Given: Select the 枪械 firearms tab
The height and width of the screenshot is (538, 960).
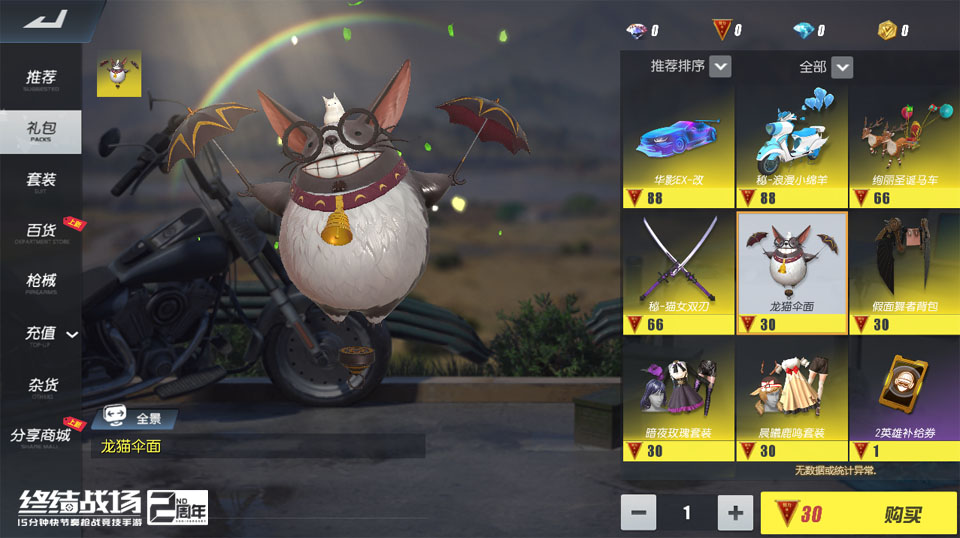Looking at the screenshot, I should (x=41, y=283).
